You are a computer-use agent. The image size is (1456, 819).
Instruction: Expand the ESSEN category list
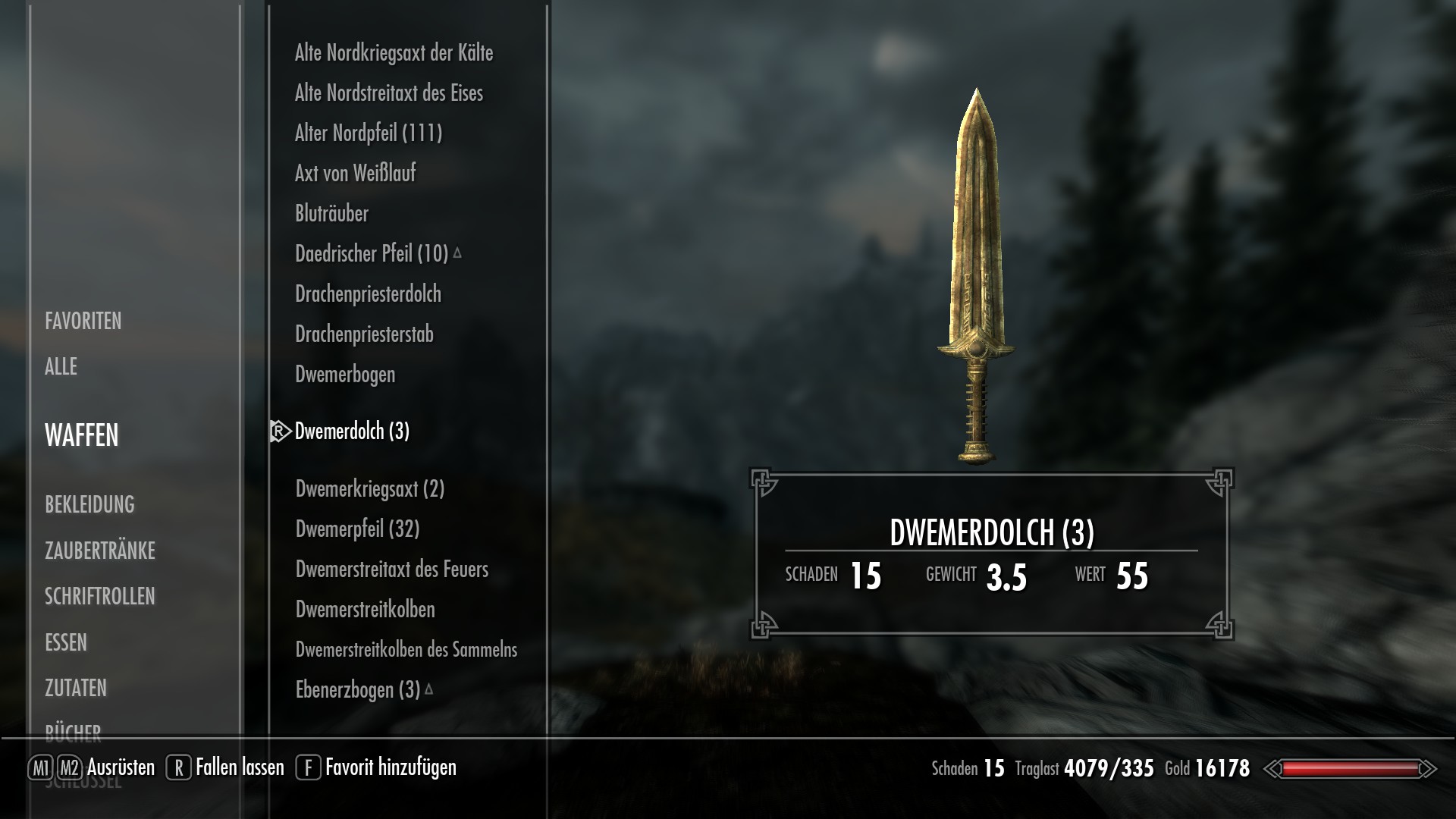click(67, 642)
